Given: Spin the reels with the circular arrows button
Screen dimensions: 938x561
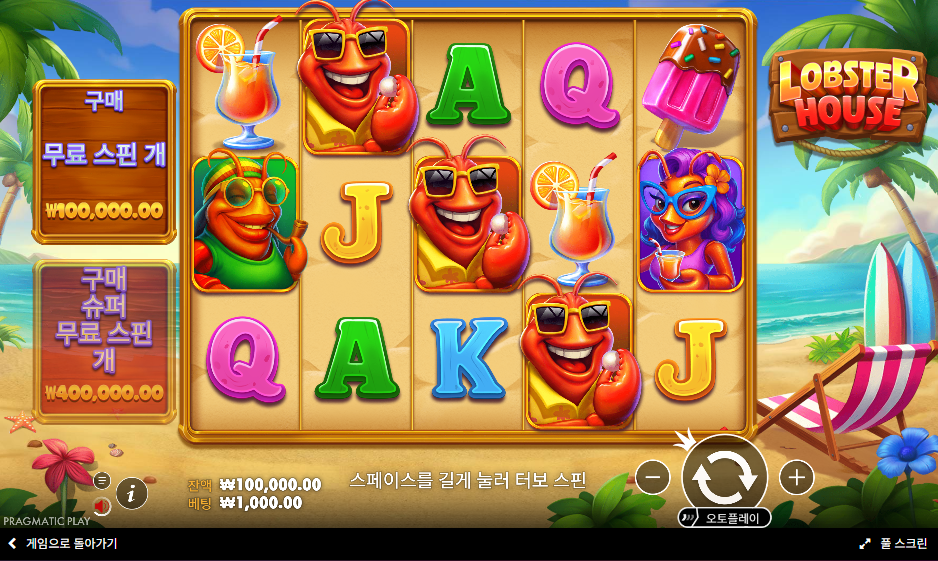Looking at the screenshot, I should [x=724, y=474].
